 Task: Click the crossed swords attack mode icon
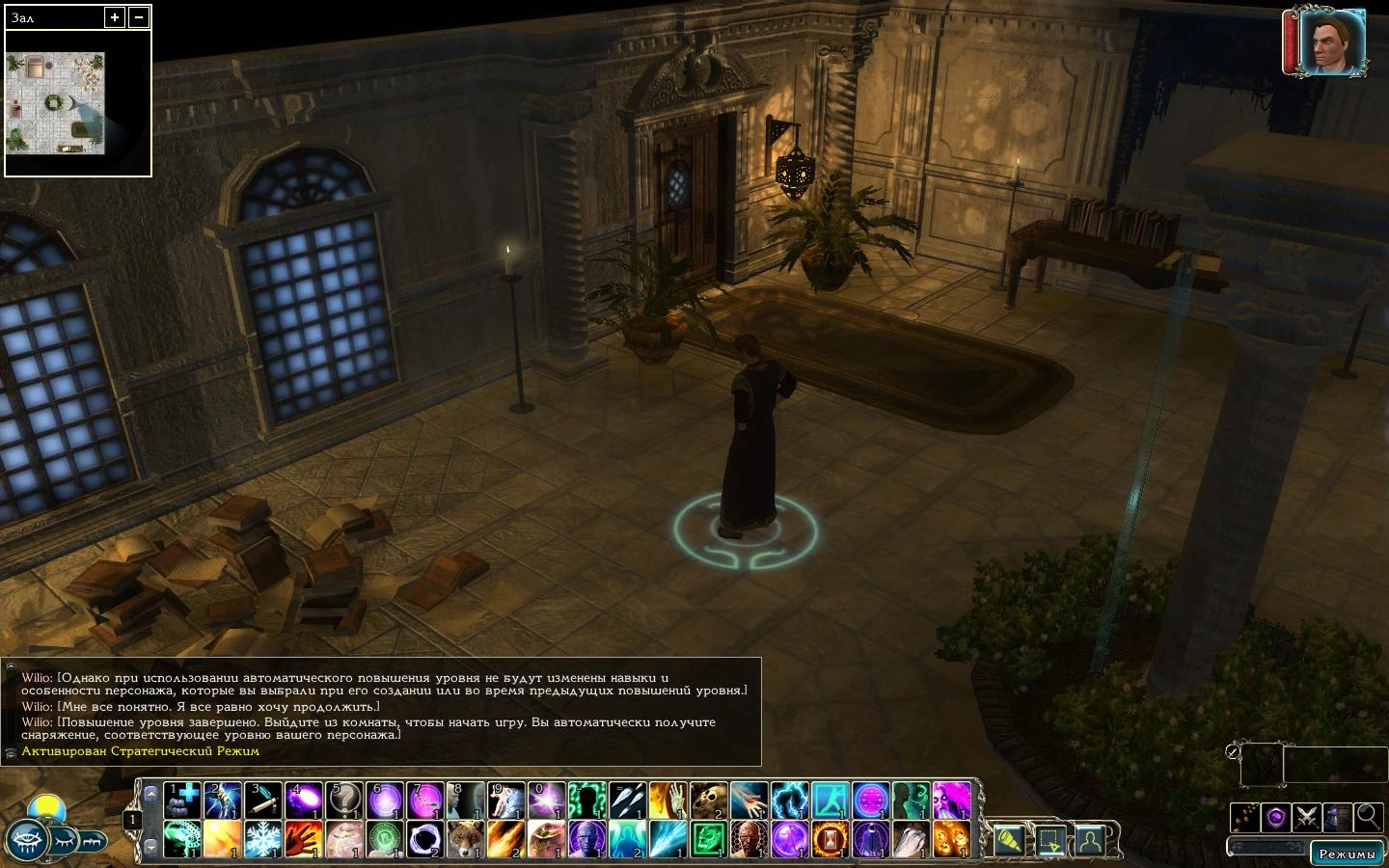tap(1307, 817)
